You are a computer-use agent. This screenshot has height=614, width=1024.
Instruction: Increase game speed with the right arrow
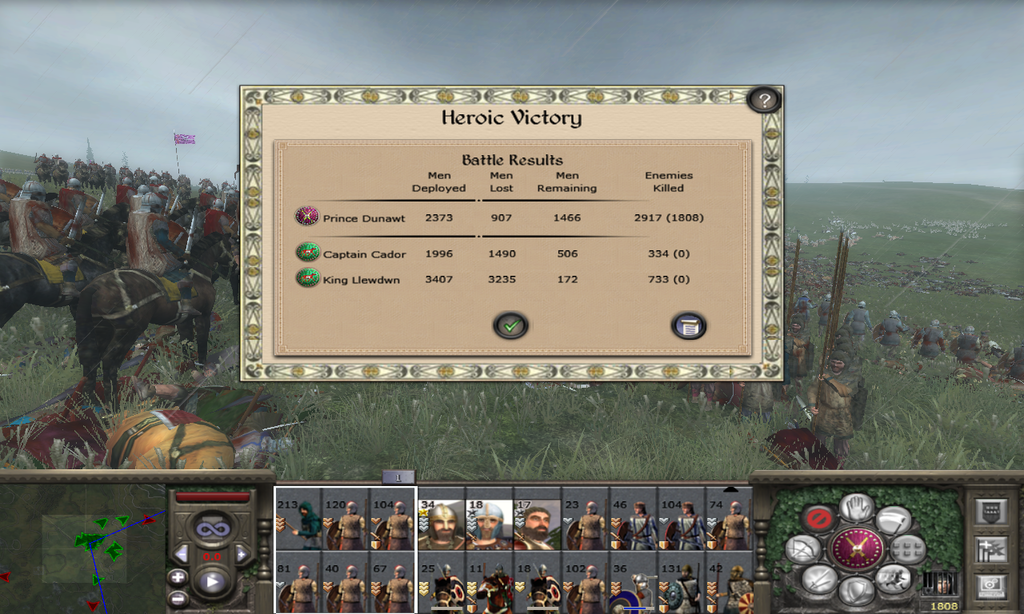tap(242, 553)
